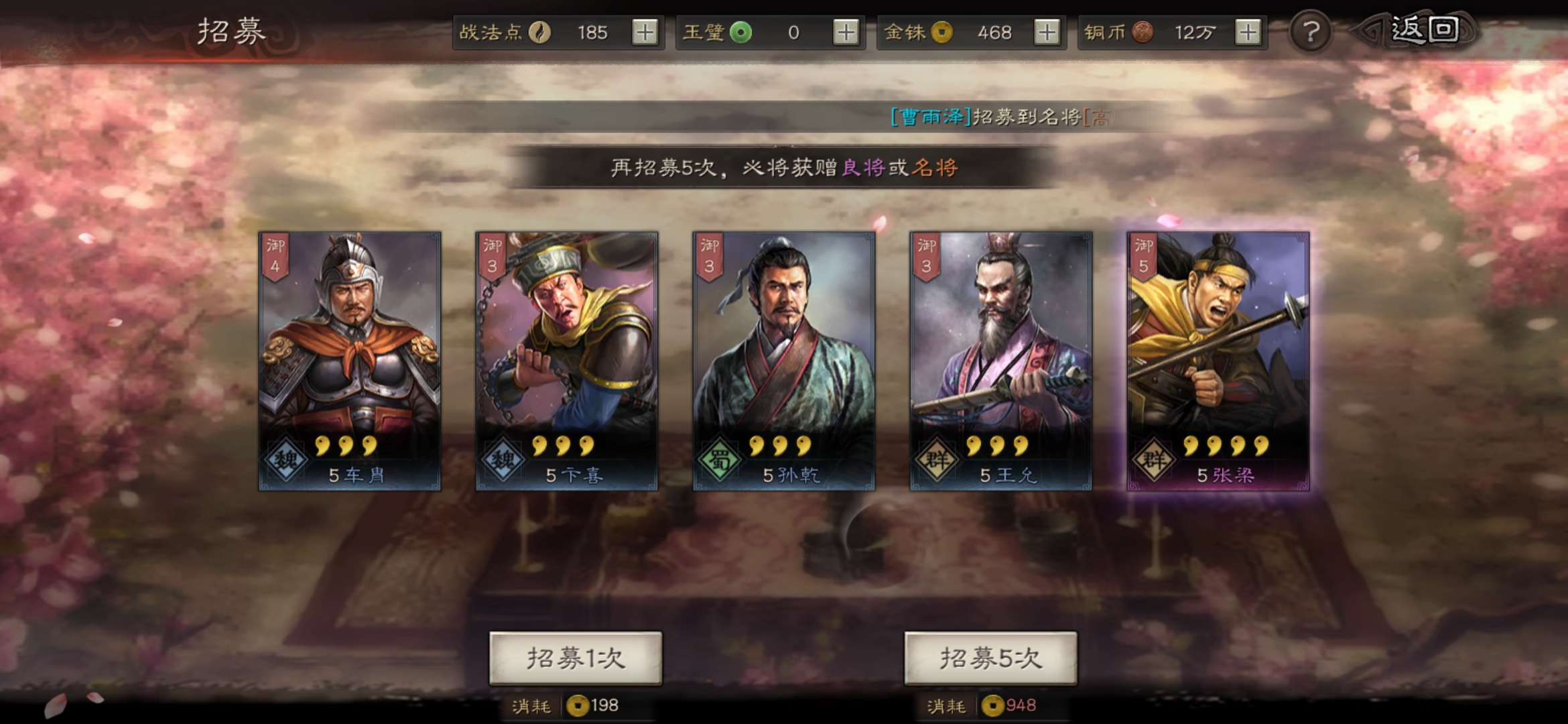Open the 战法点 currency add panel

point(645,31)
